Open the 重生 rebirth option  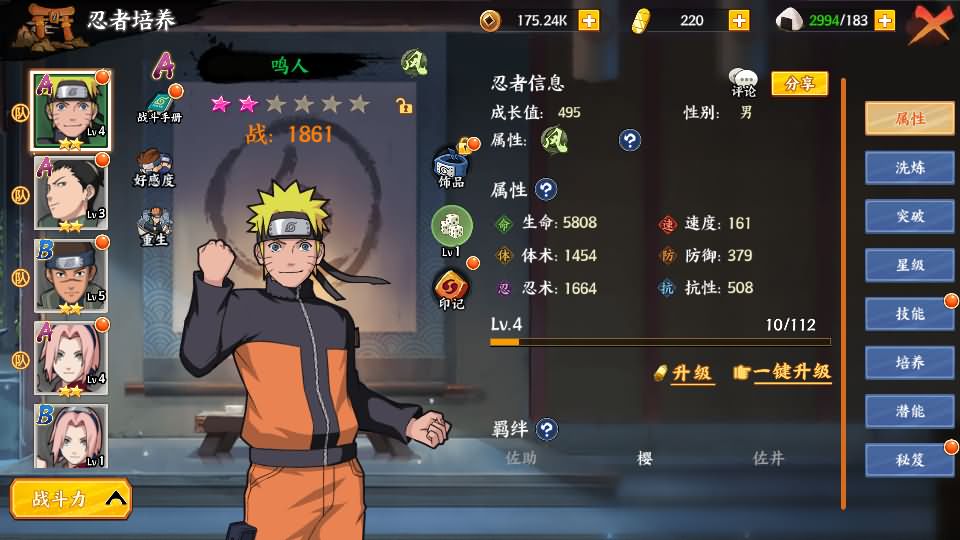[154, 228]
